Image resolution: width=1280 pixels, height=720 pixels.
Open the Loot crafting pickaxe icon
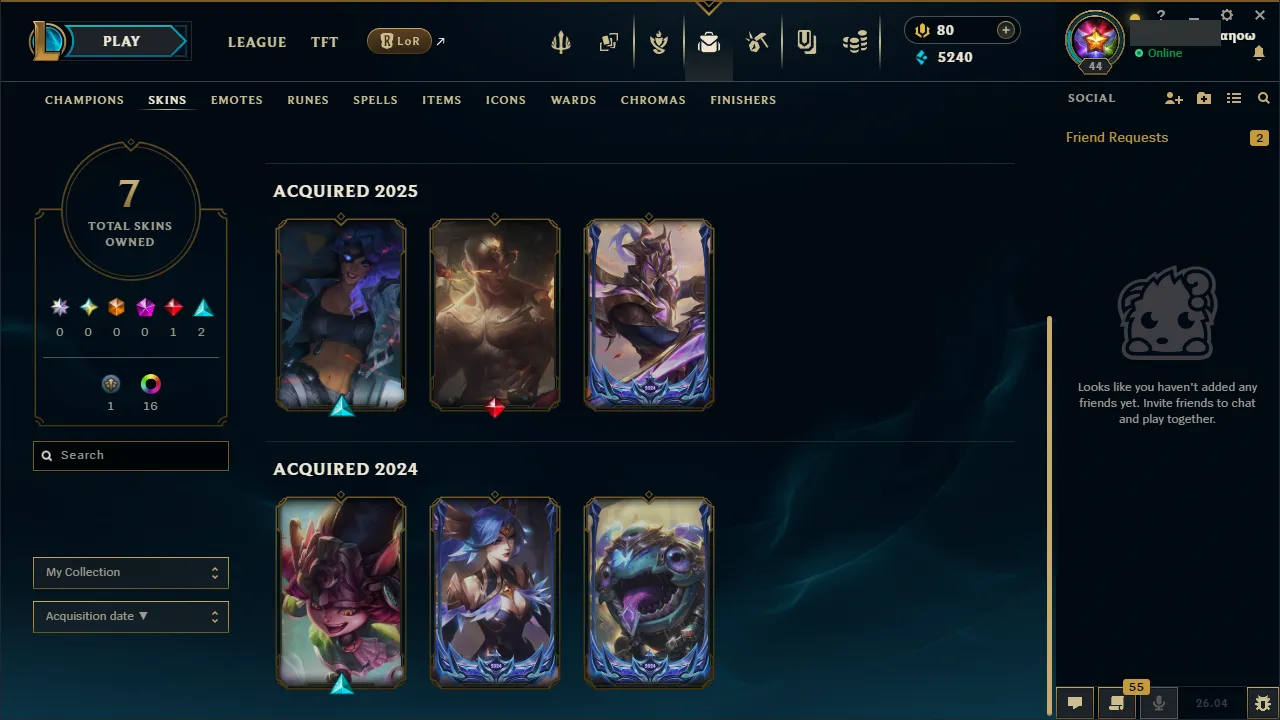coord(757,41)
